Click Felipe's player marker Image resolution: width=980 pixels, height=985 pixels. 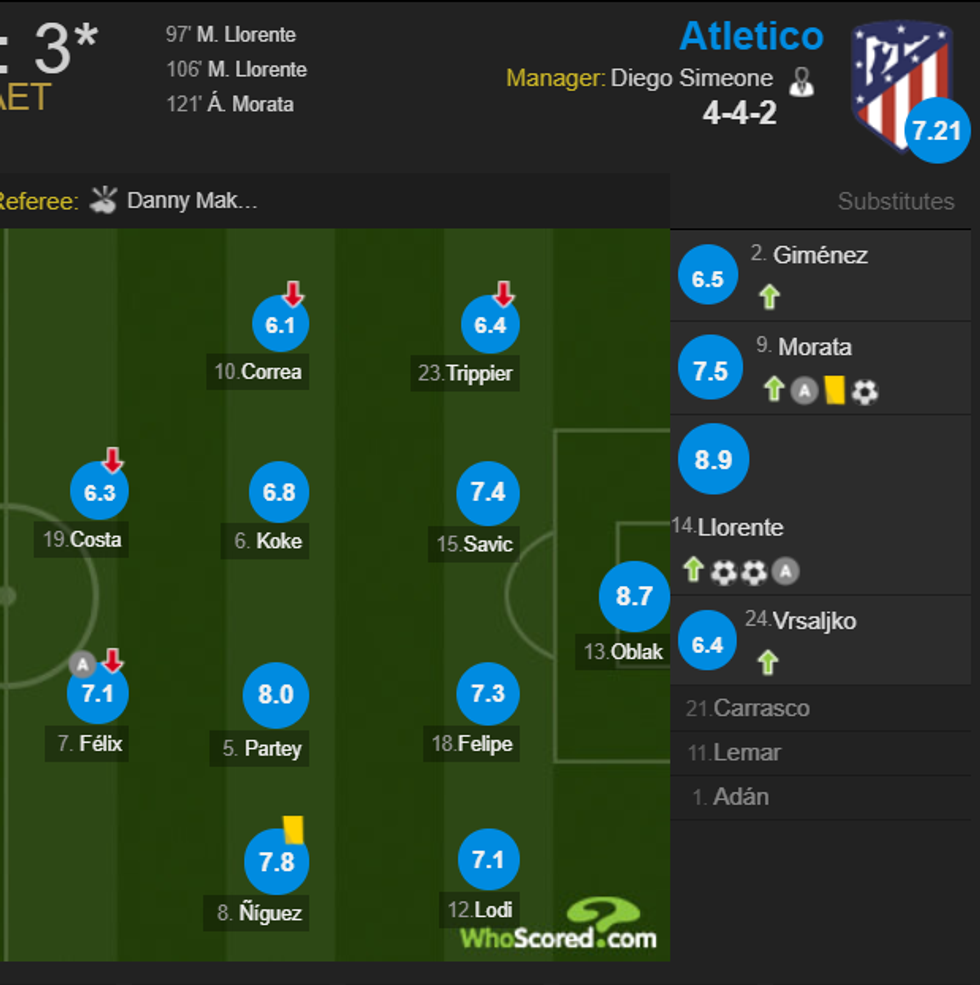[x=488, y=693]
